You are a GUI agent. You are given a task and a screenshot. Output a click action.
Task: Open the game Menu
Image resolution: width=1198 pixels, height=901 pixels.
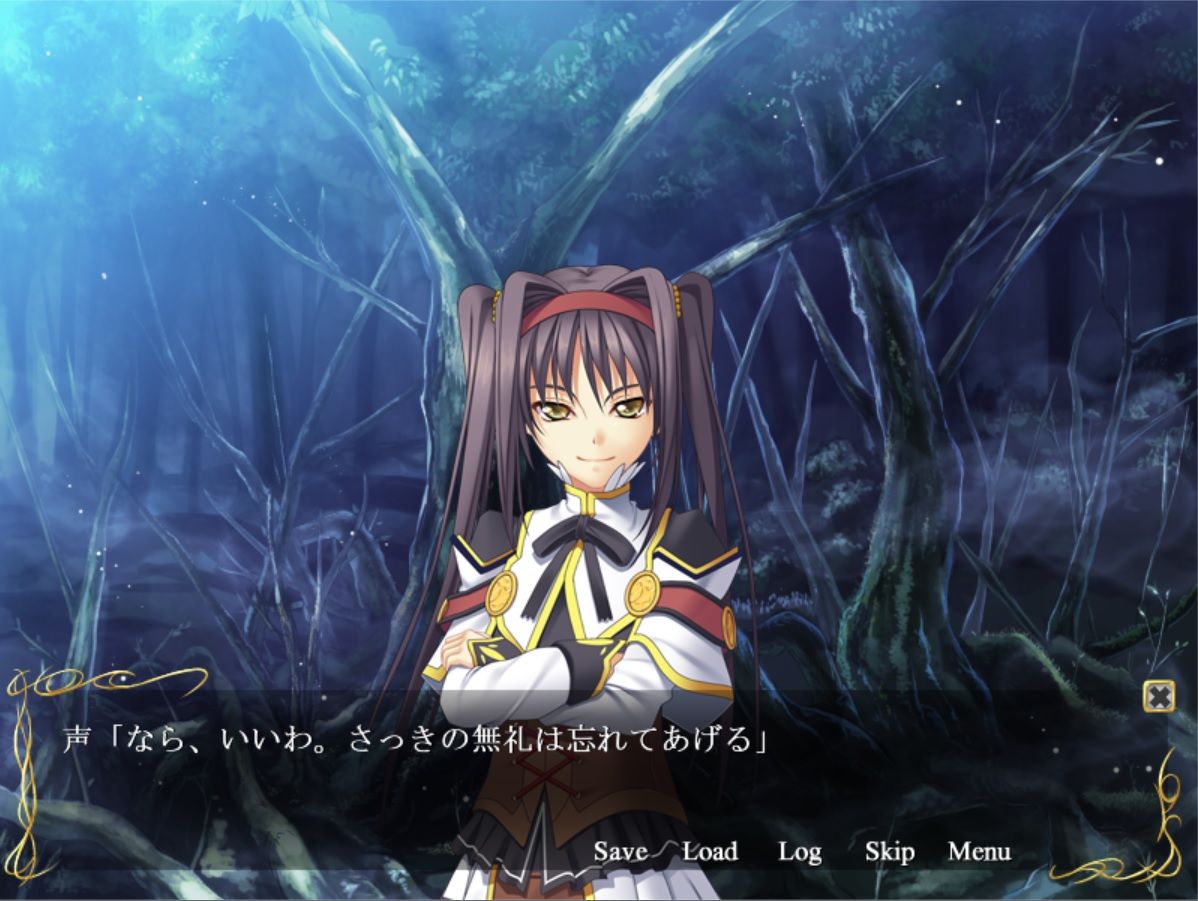tap(979, 852)
